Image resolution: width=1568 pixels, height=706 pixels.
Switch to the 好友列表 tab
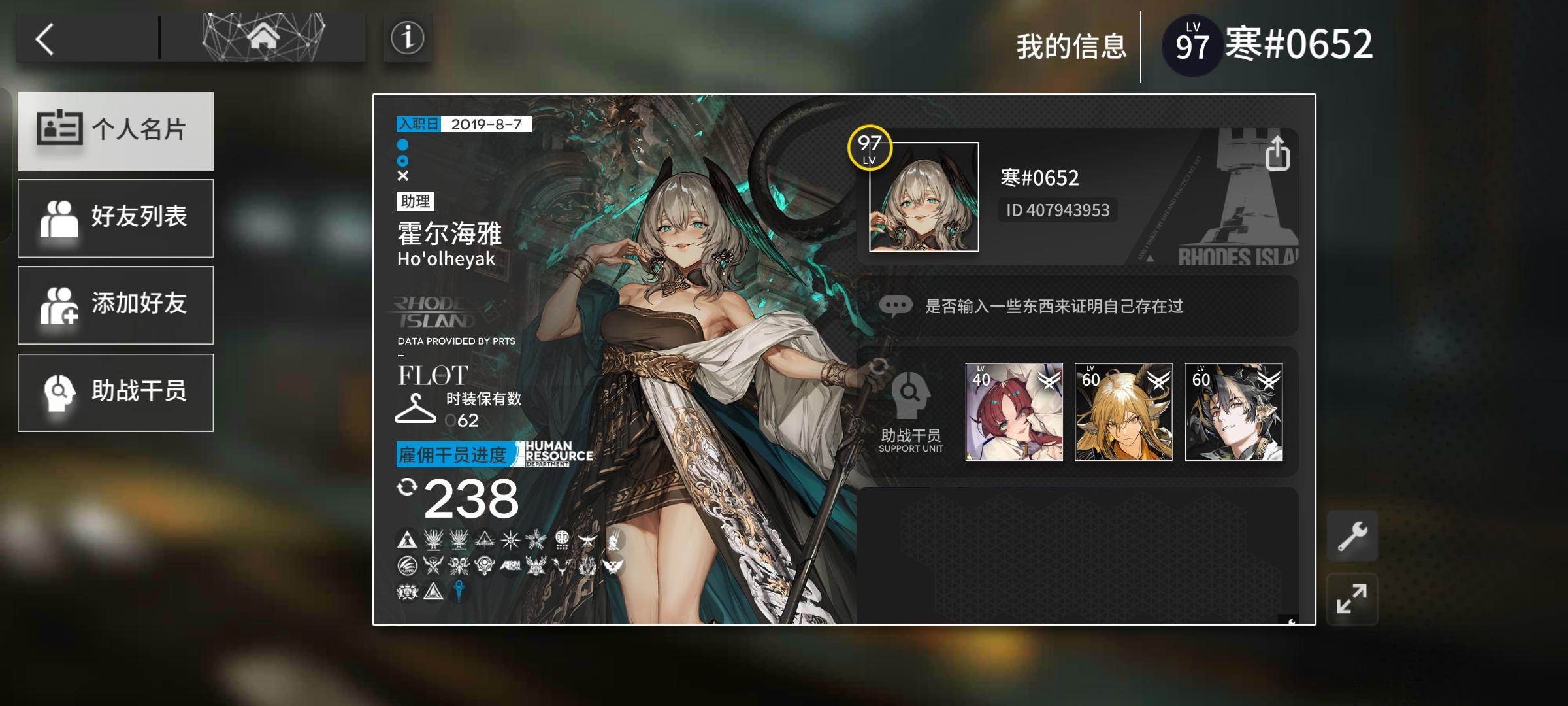[116, 217]
